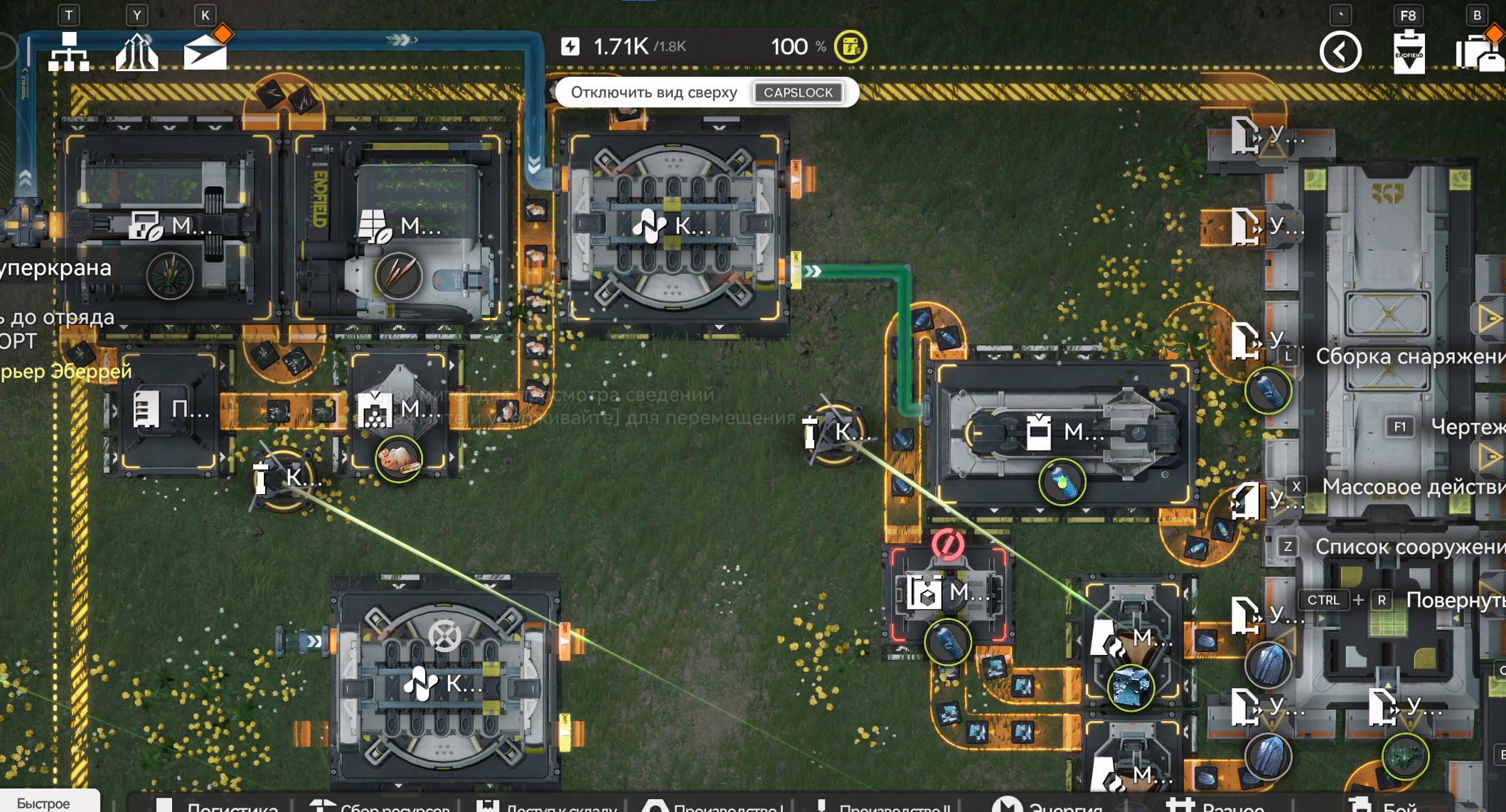Click the circular back arrow icon
The height and width of the screenshot is (812, 1506).
click(x=1340, y=52)
